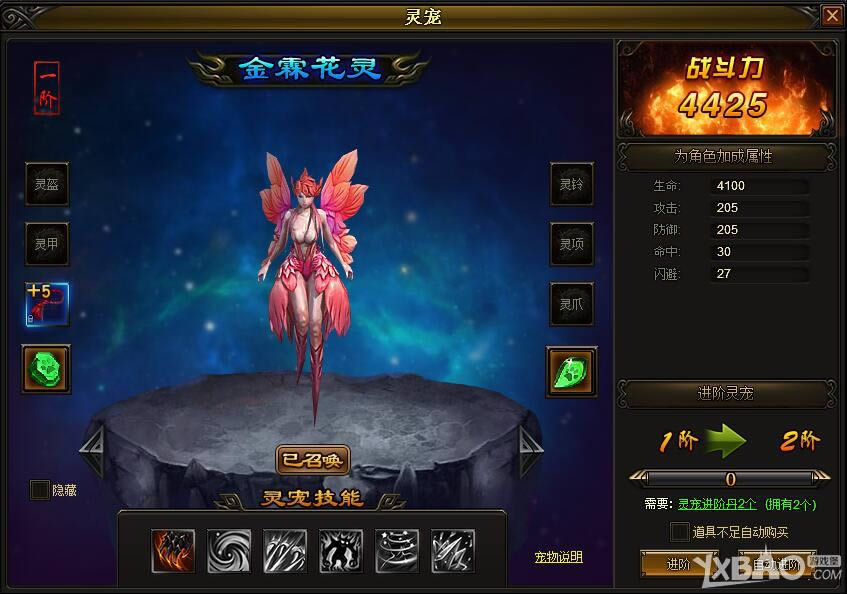Select the 灵盔 helmet equipment slot
847x594 pixels.
point(47,184)
